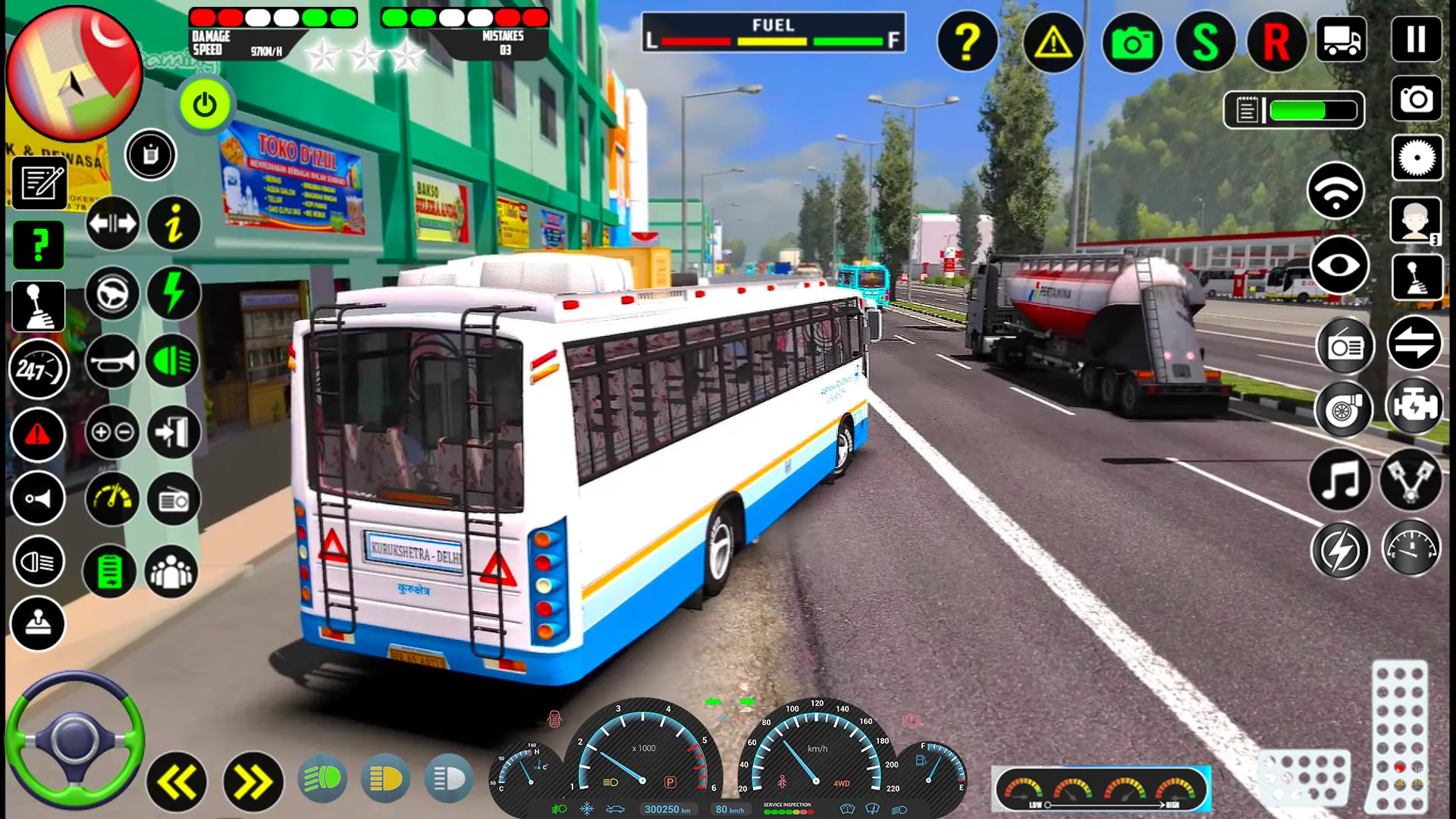
Task: Turn the green steering wheel
Action: click(x=74, y=739)
